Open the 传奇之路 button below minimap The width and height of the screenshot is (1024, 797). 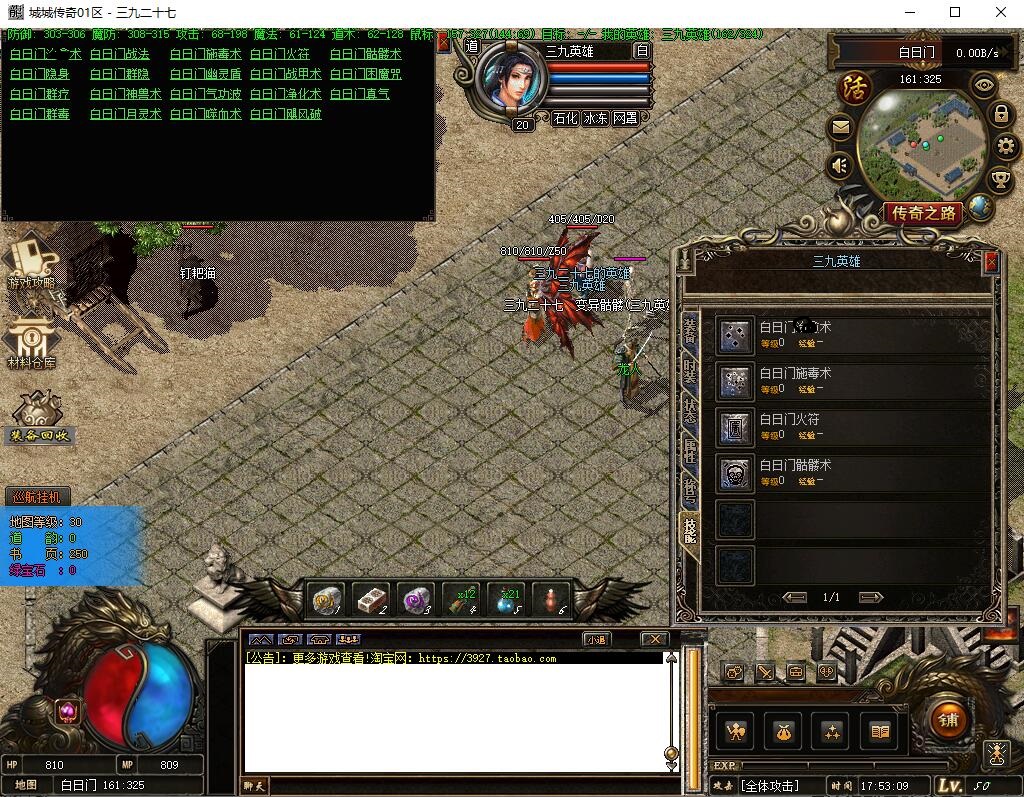[924, 213]
